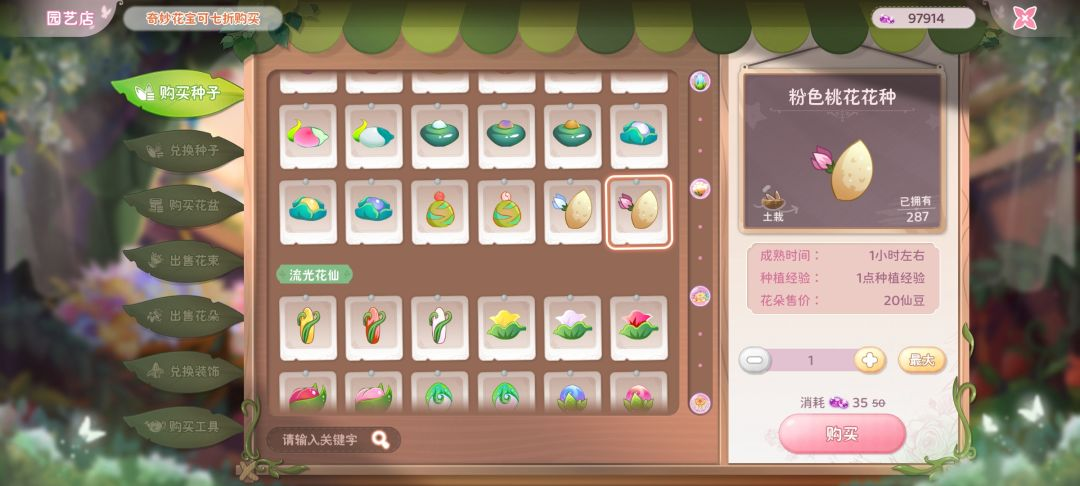Click the magnifying glass search icon
The height and width of the screenshot is (486, 1080).
(x=380, y=439)
